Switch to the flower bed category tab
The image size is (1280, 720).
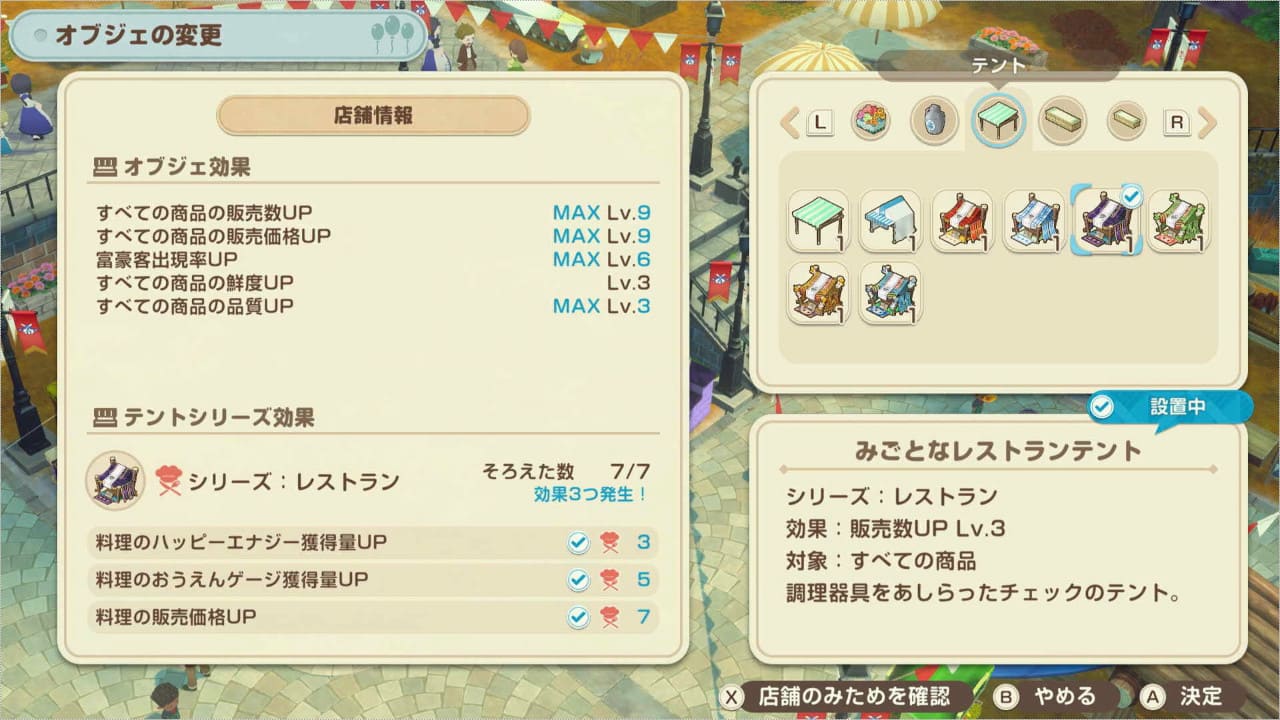(871, 122)
